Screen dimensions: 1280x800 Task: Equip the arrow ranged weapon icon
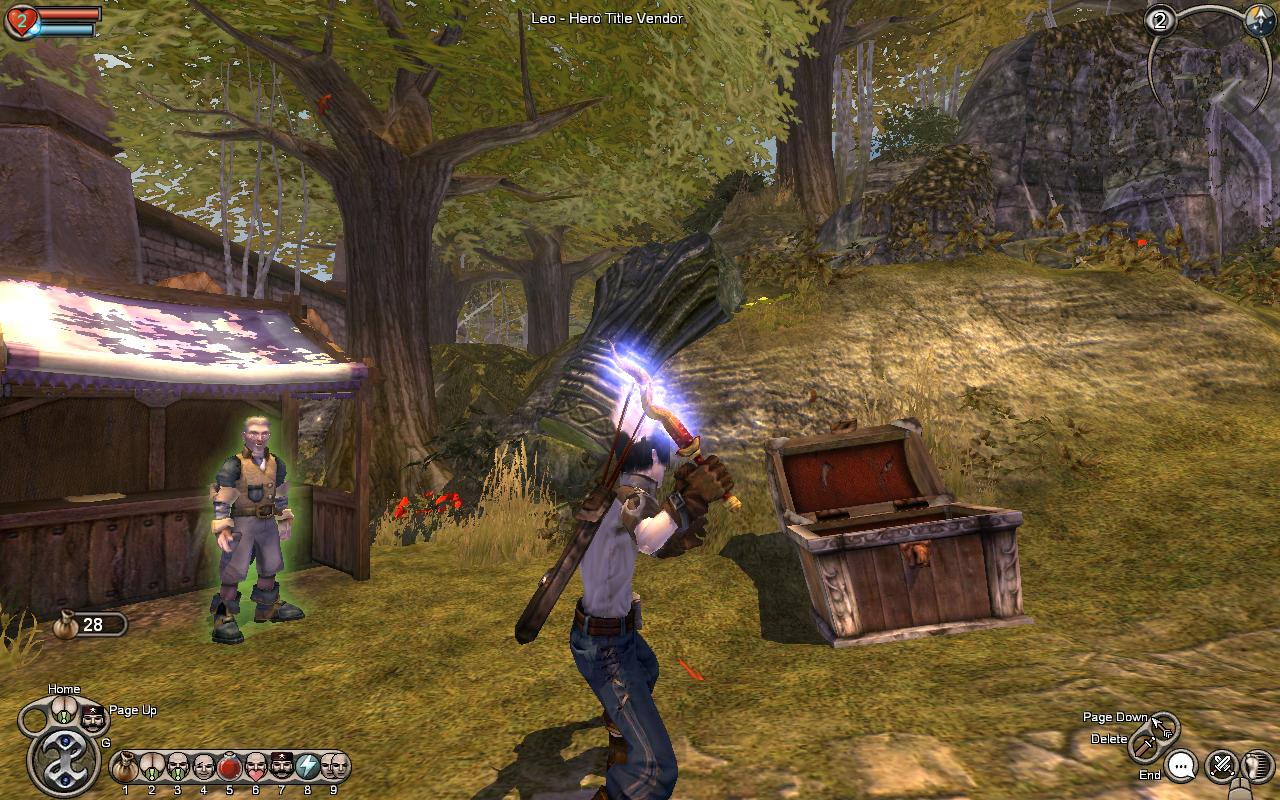coord(1164,725)
